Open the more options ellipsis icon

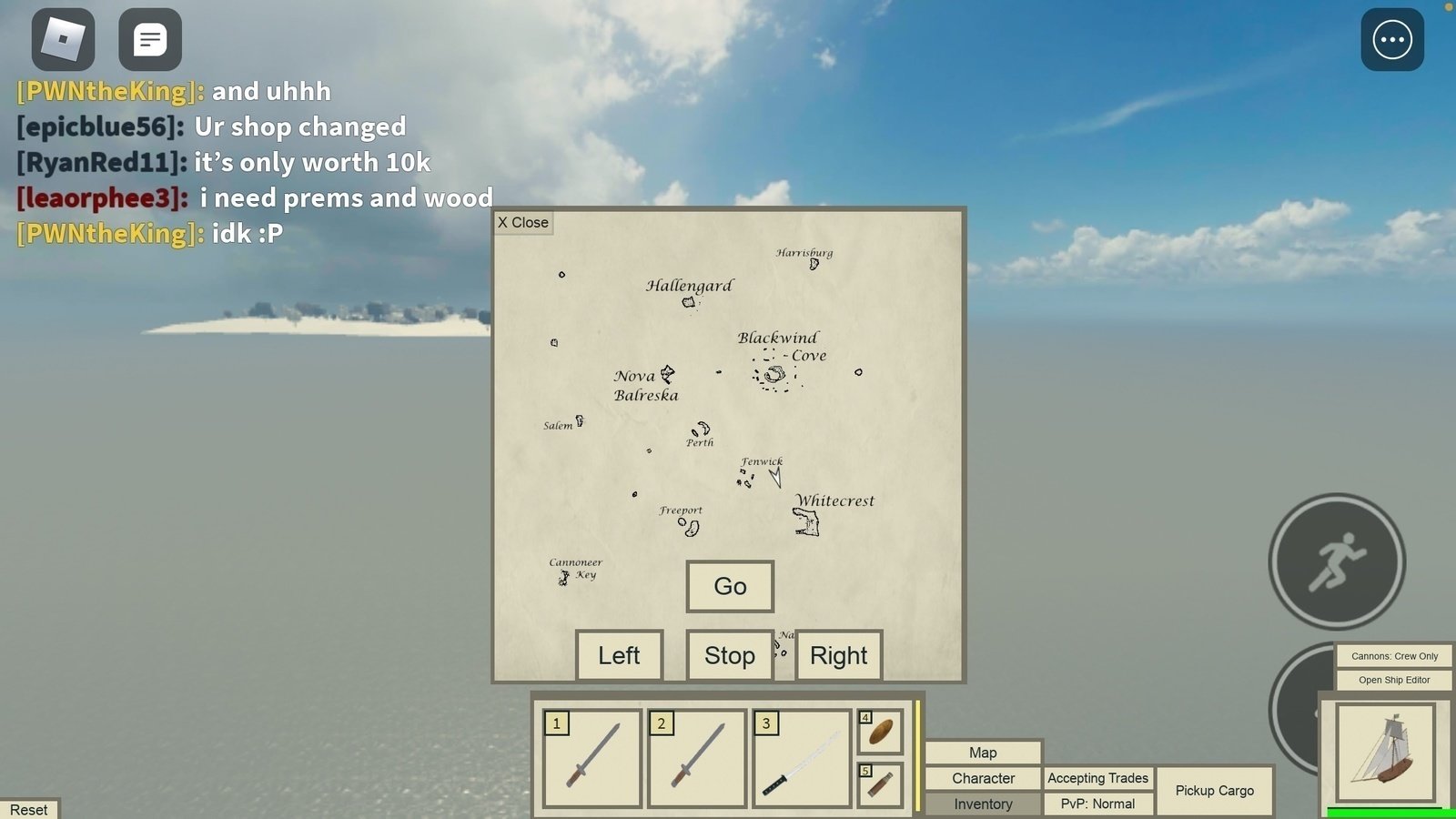pos(1391,38)
